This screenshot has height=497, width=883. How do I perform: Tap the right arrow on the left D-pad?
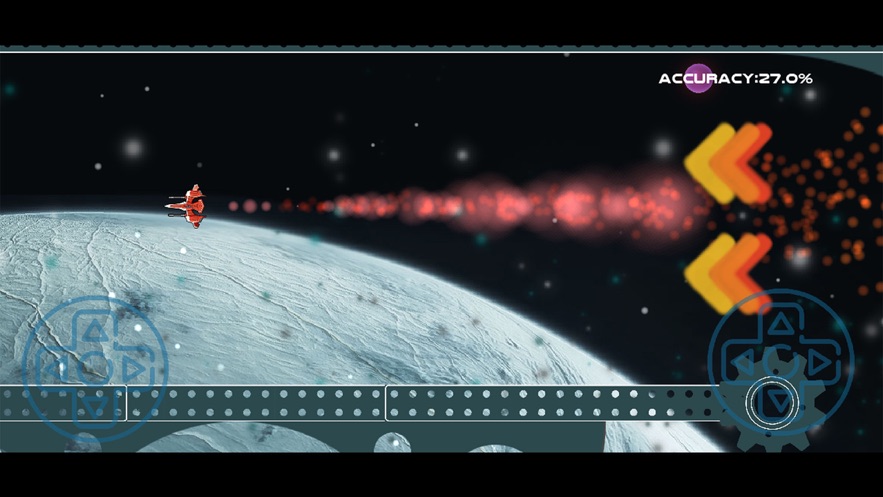132,367
